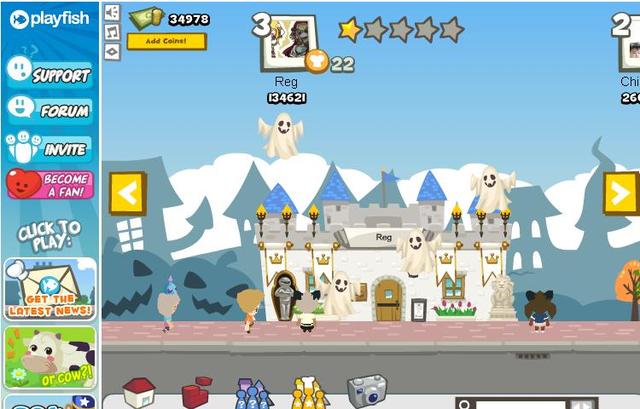Viewport: 640px width, 409px height.
Task: Open the red boxes inventory icon
Action: point(195,393)
